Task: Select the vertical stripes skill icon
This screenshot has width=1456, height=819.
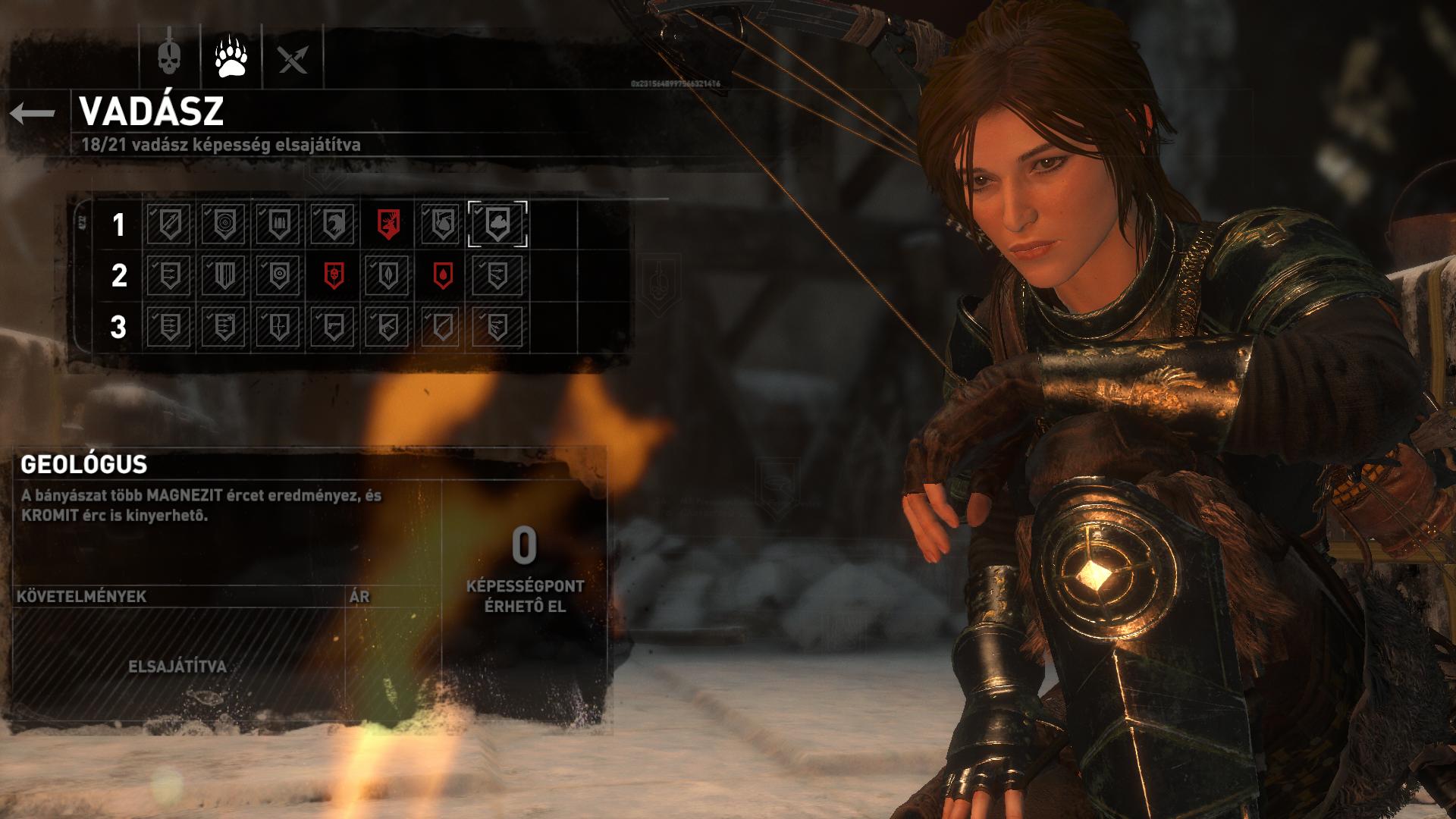Action: [x=224, y=275]
